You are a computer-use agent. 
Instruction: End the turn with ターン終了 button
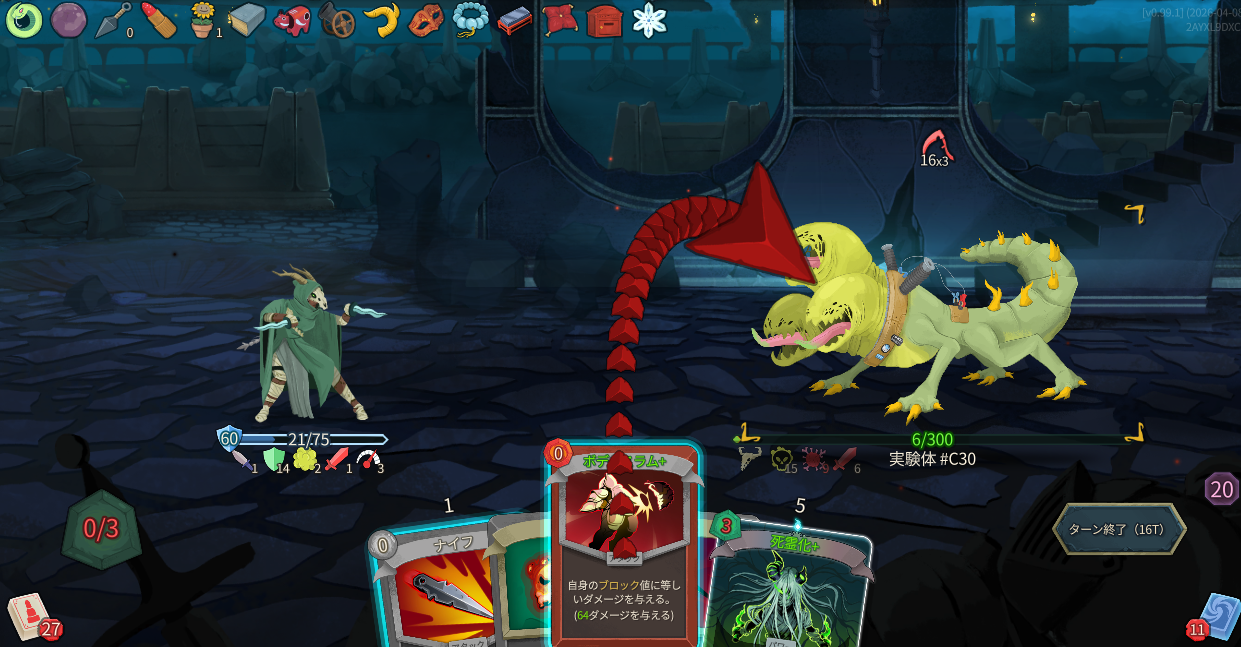[1118, 529]
